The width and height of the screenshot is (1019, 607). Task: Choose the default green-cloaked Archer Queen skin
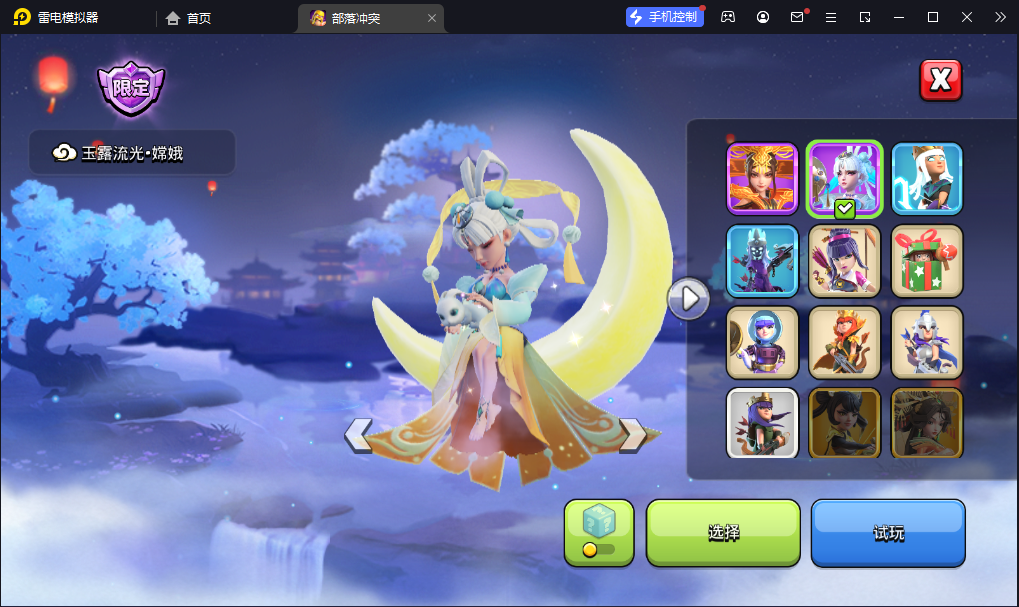point(762,423)
